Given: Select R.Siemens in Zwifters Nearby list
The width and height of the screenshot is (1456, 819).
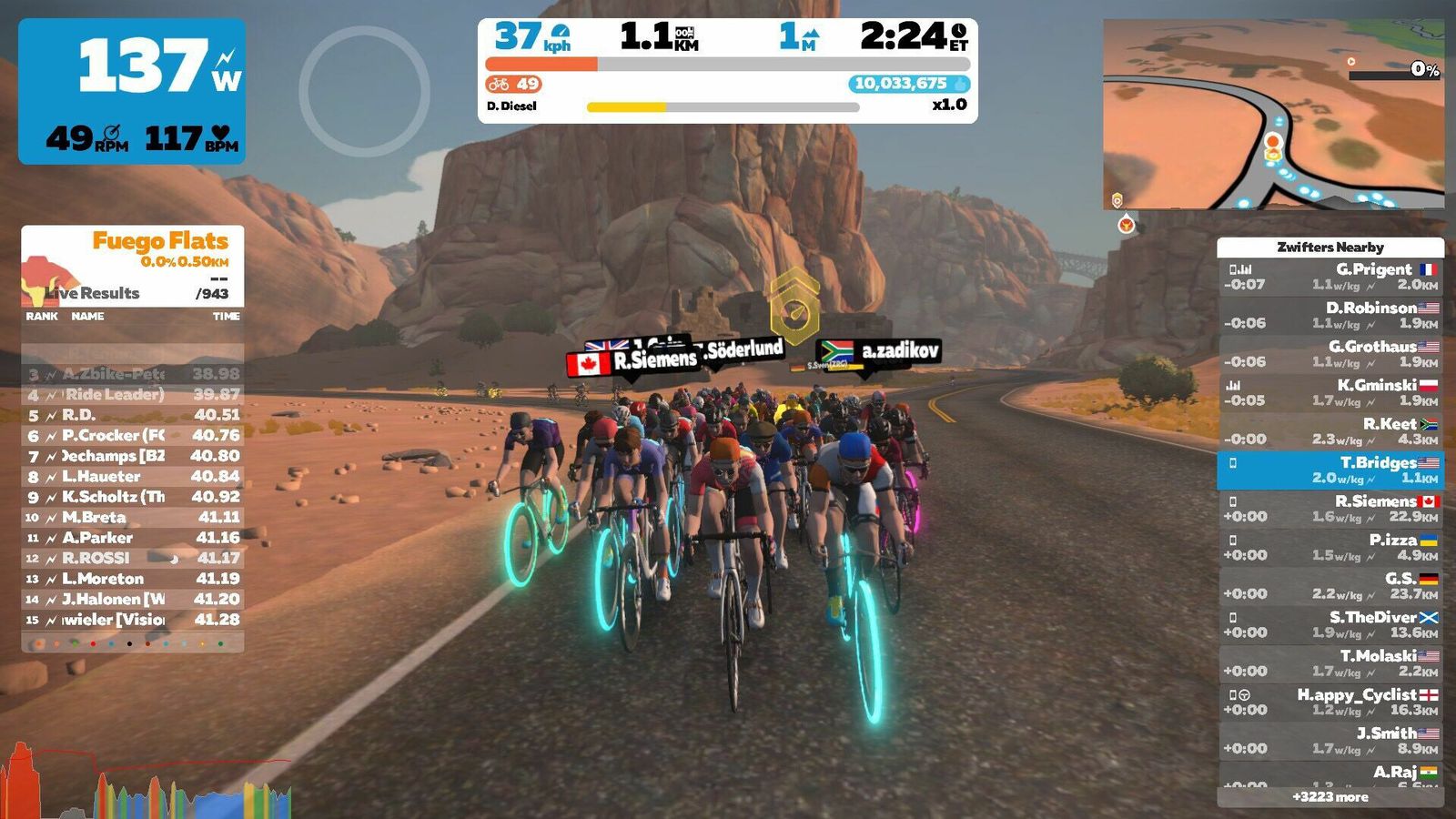Looking at the screenshot, I should 1330,509.
